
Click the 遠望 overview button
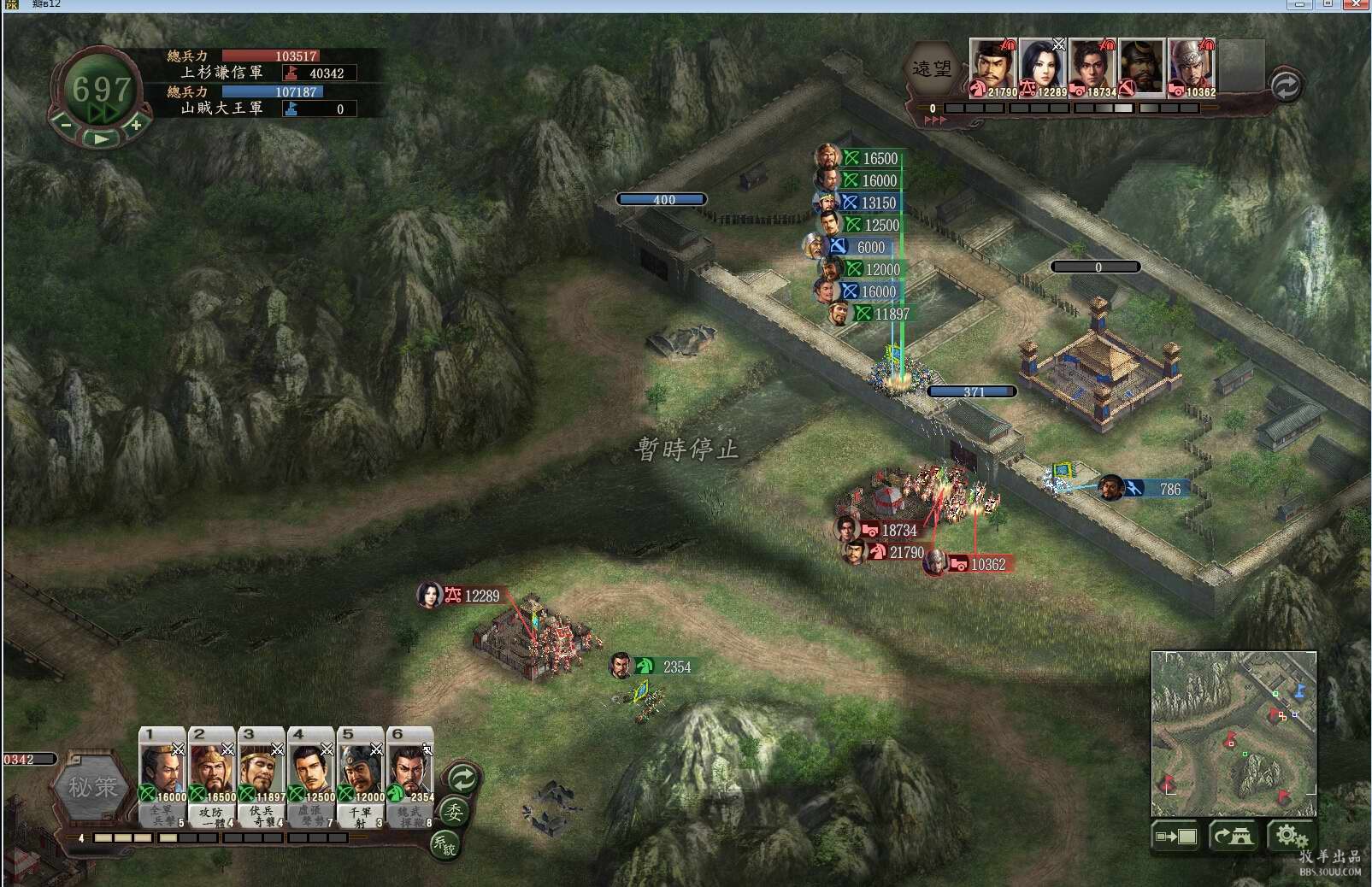click(x=931, y=69)
